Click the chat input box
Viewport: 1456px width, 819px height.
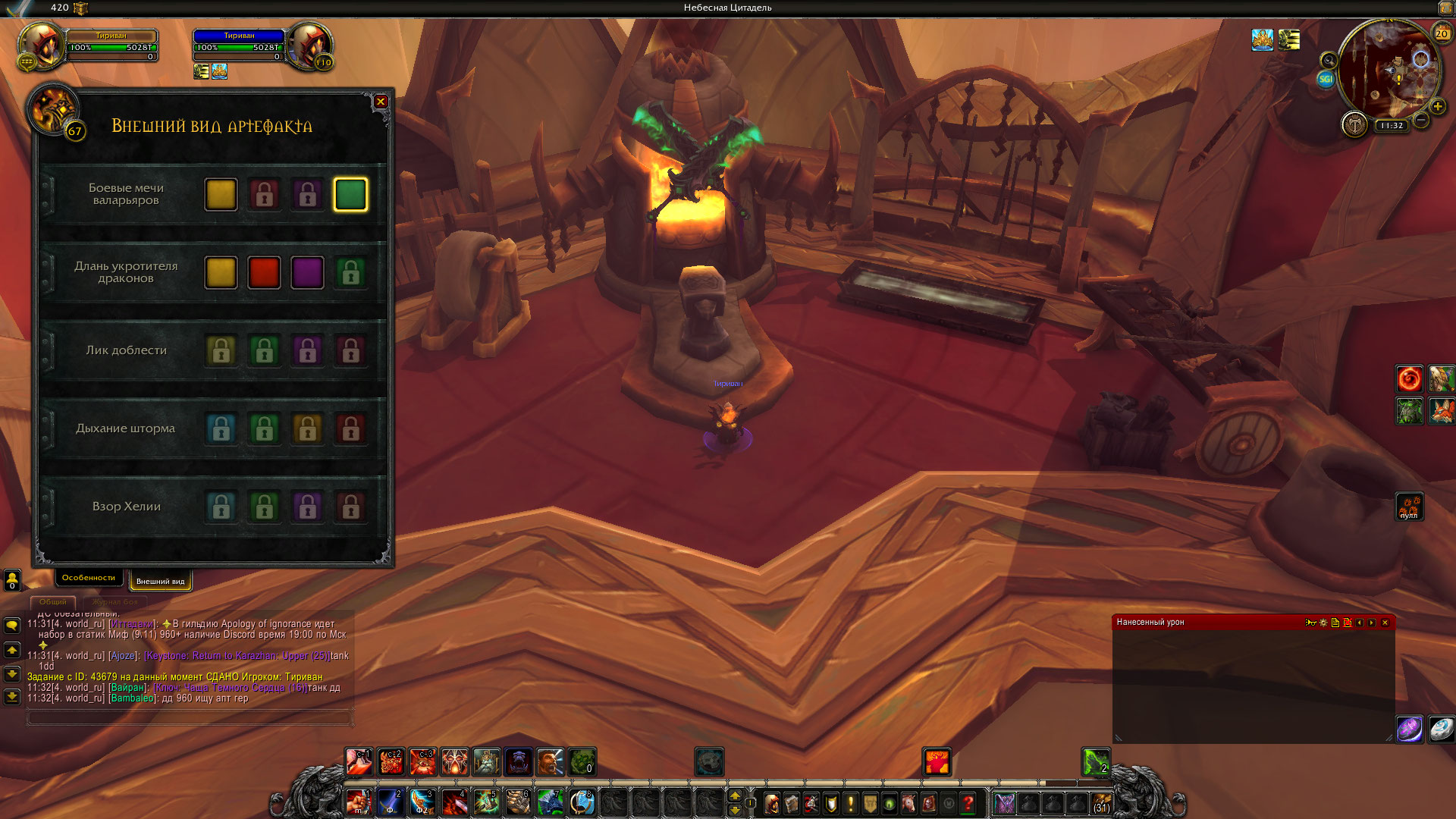coord(190,717)
